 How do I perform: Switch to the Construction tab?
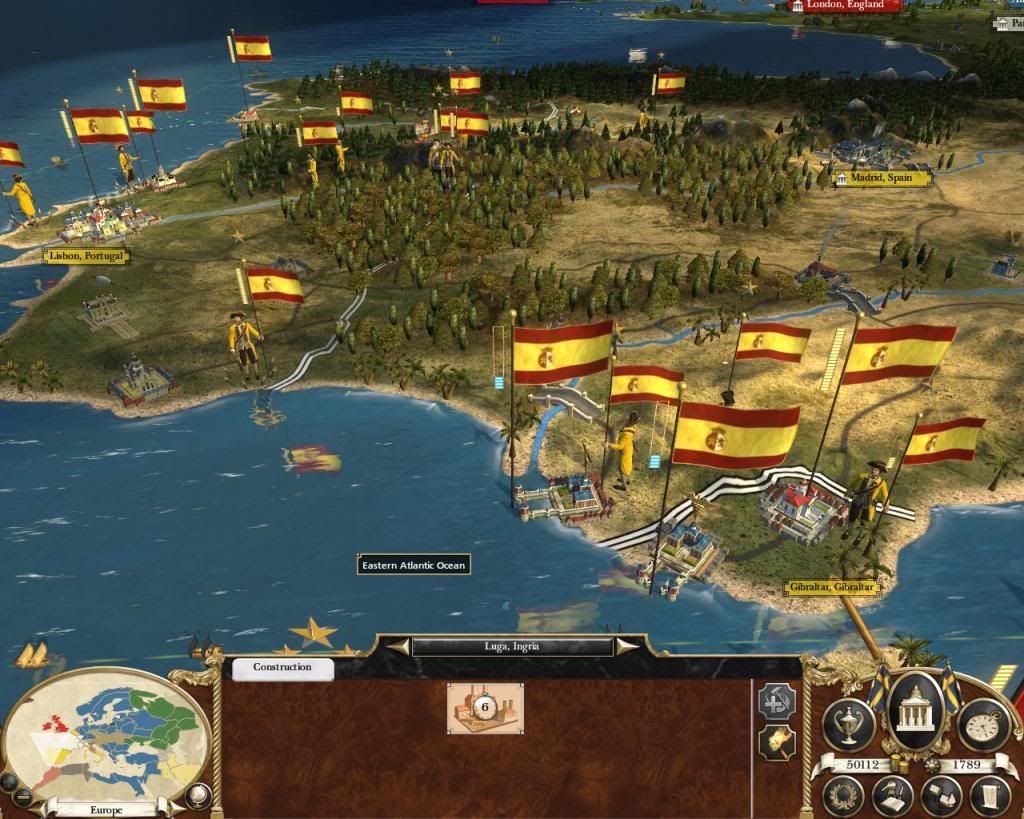[x=282, y=668]
